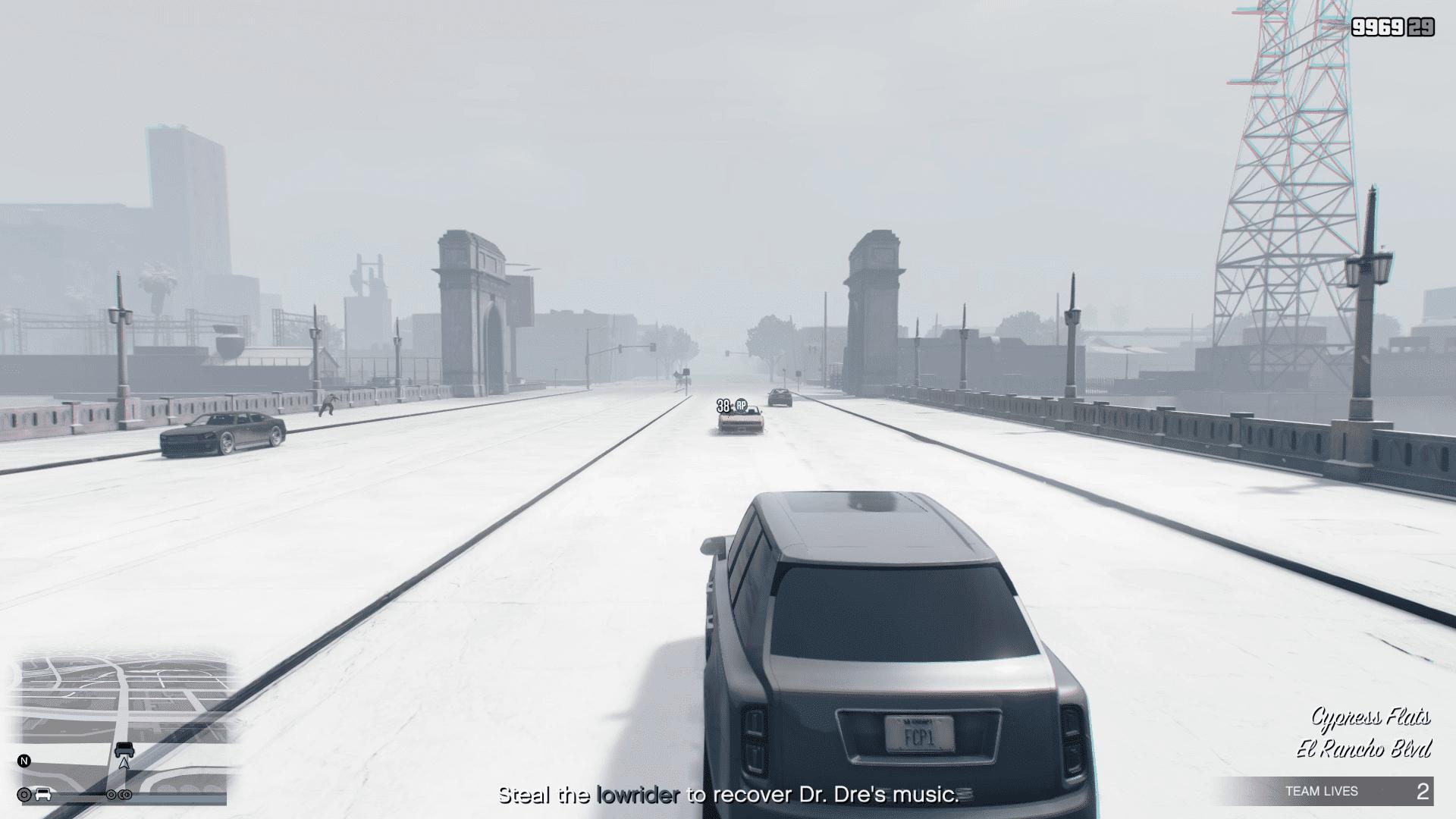Select the RP marker above the lowrider
This screenshot has height=819, width=1456.
point(741,405)
